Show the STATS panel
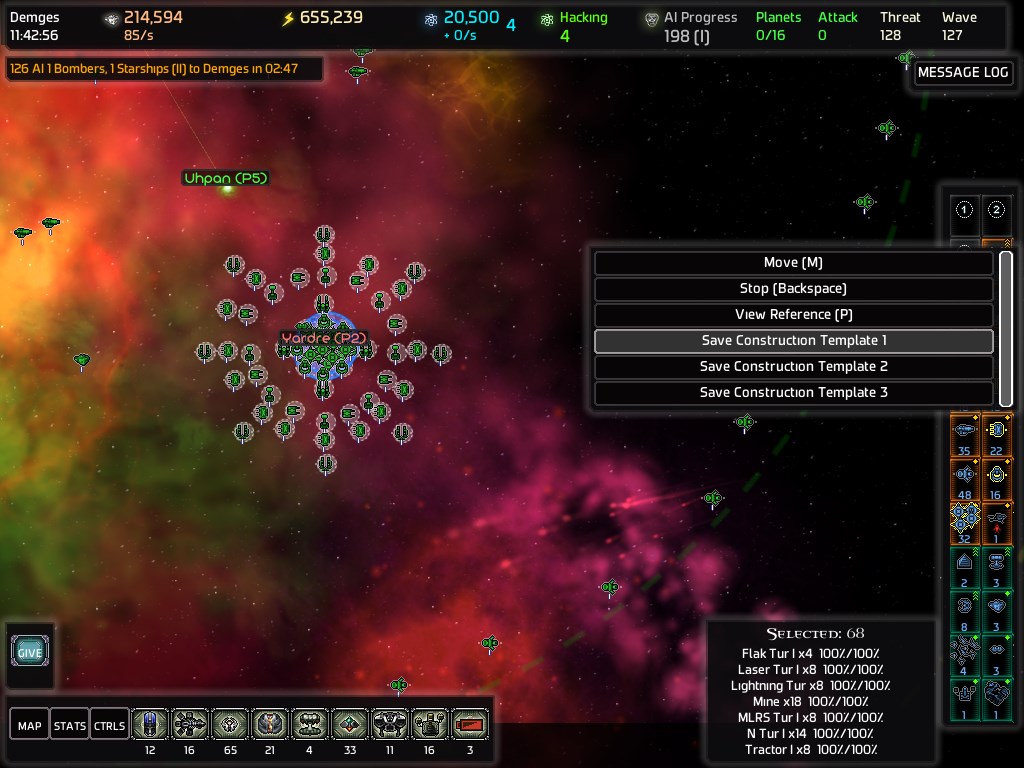The width and height of the screenshot is (1024, 768). coord(70,725)
